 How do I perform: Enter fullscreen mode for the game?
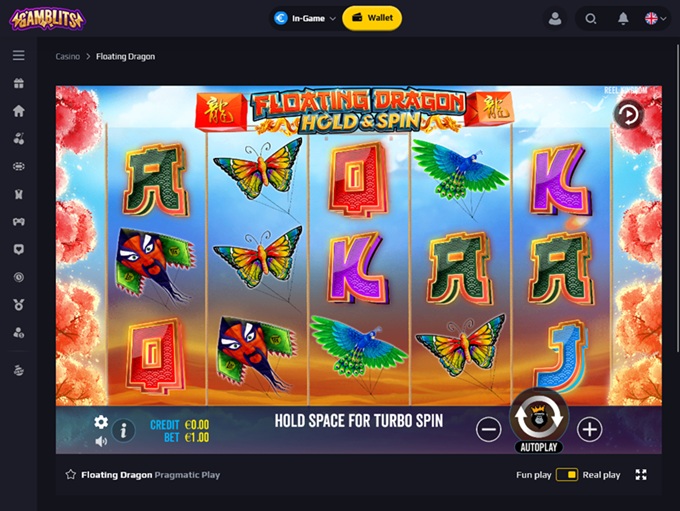tap(641, 475)
